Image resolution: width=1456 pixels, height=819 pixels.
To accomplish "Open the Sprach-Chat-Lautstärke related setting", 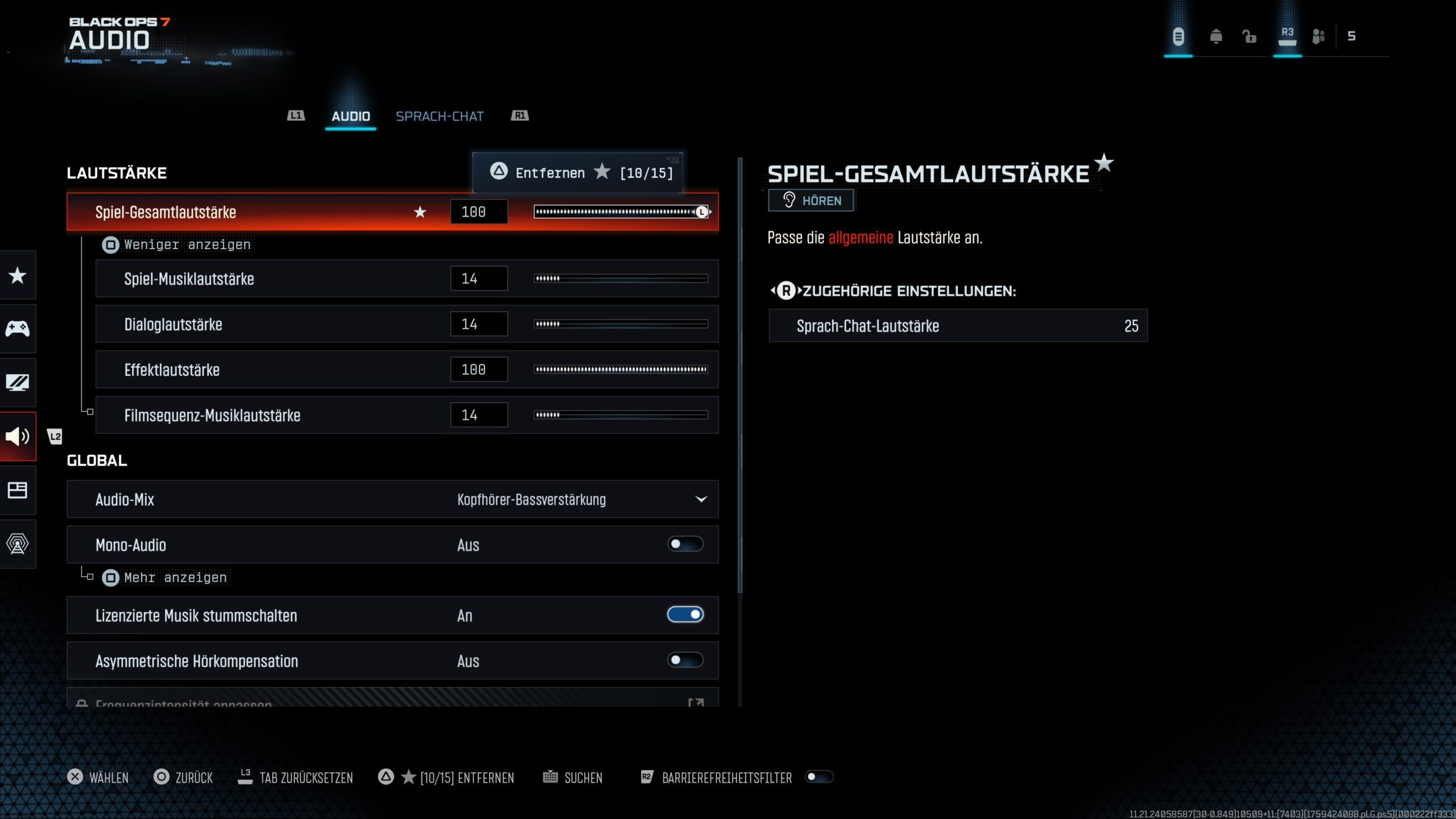I will pos(958,326).
